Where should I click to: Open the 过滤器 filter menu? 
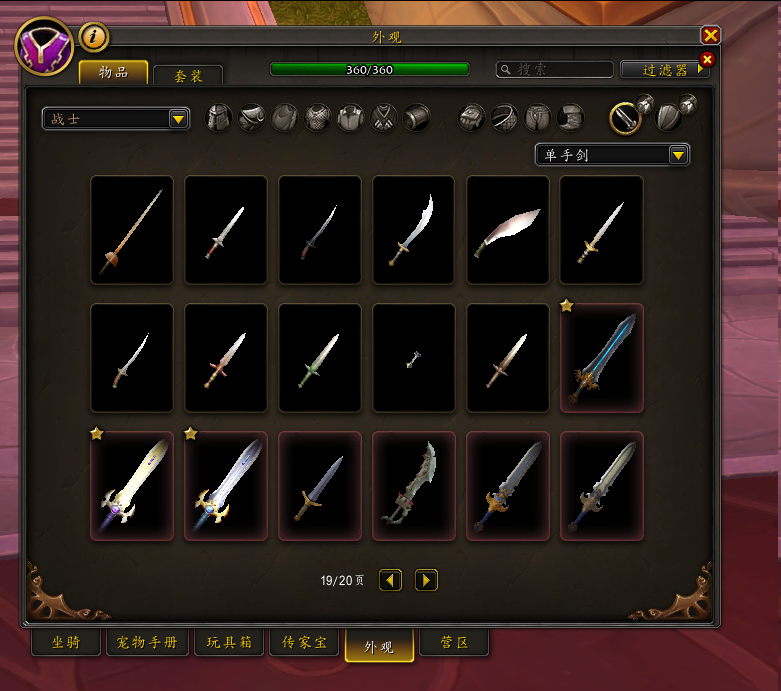pos(665,70)
